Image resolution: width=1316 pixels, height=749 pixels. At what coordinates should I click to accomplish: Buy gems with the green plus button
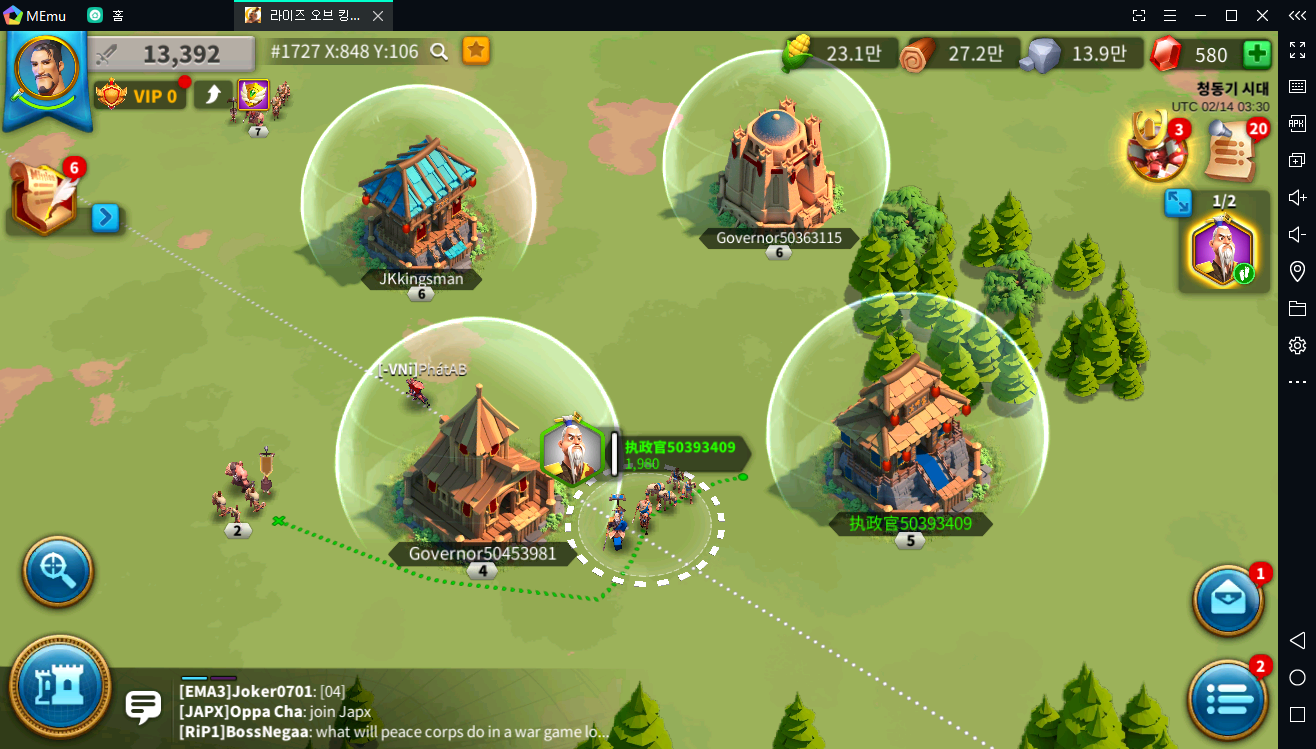(x=1256, y=54)
